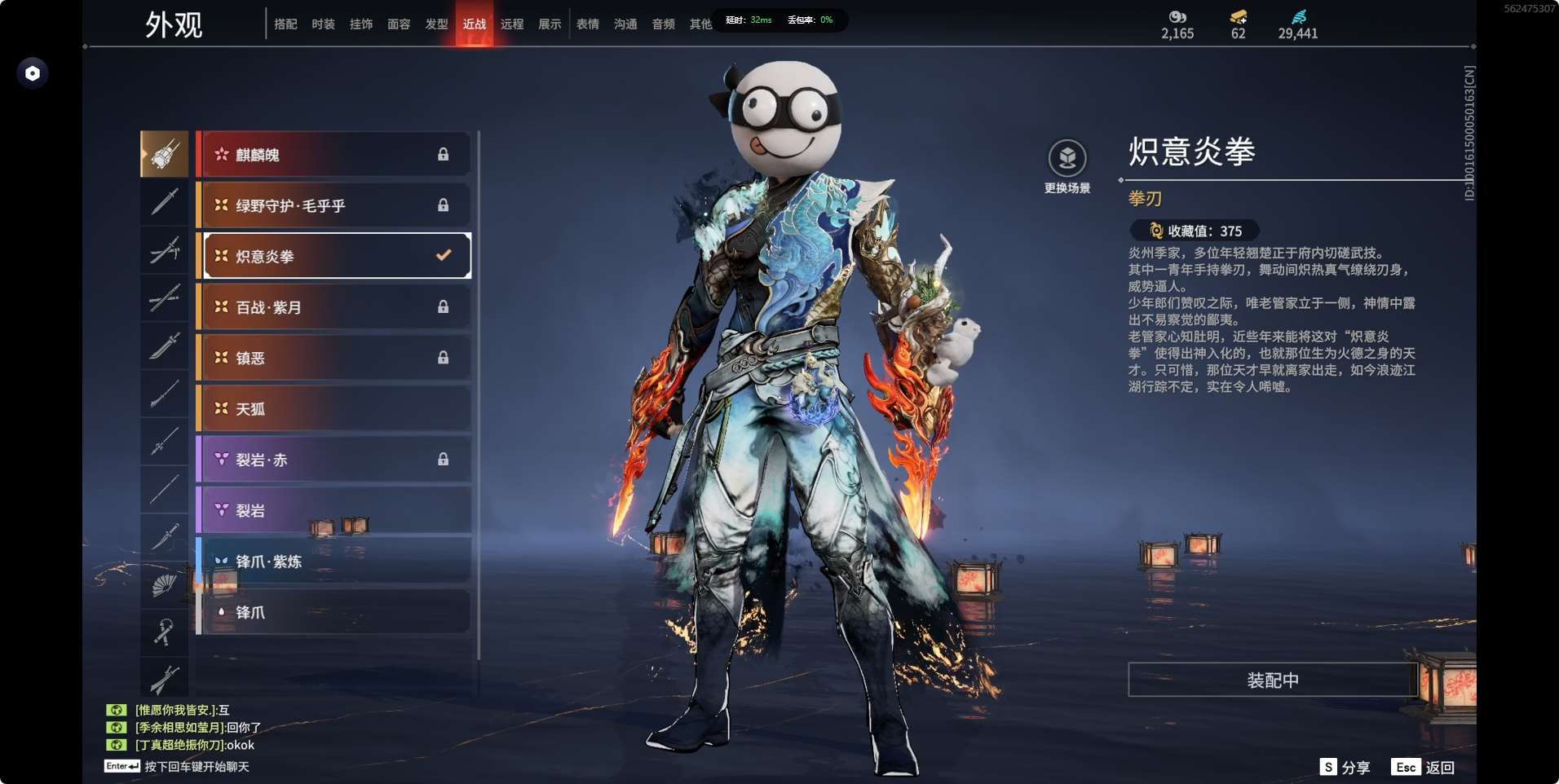Image resolution: width=1559 pixels, height=784 pixels.
Task: Switch to the 音频 tab
Action: pyautogui.click(x=663, y=24)
